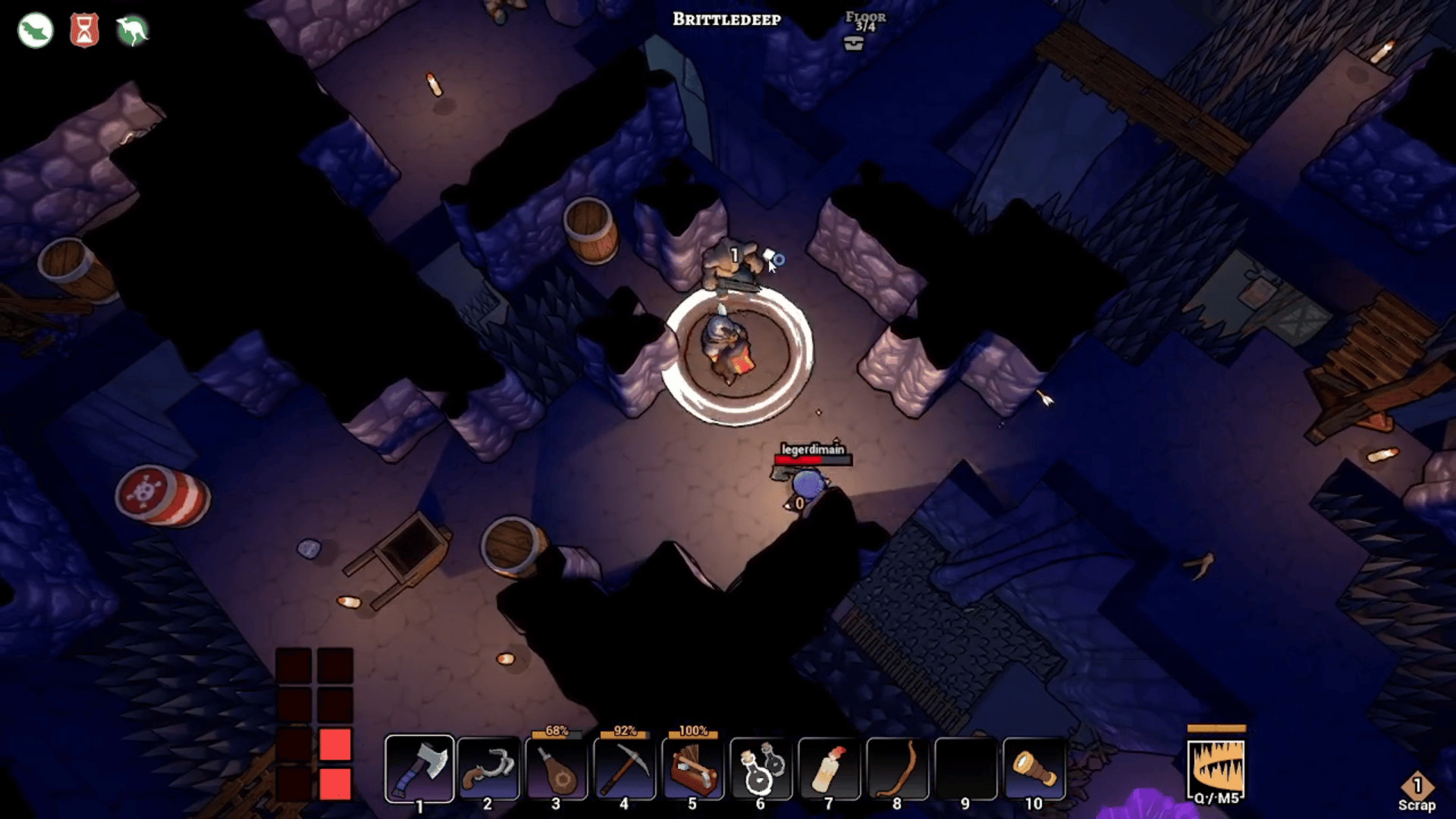Image resolution: width=1456 pixels, height=819 pixels.
Task: Select the axe in hotbar slot 1
Action: tap(419, 768)
